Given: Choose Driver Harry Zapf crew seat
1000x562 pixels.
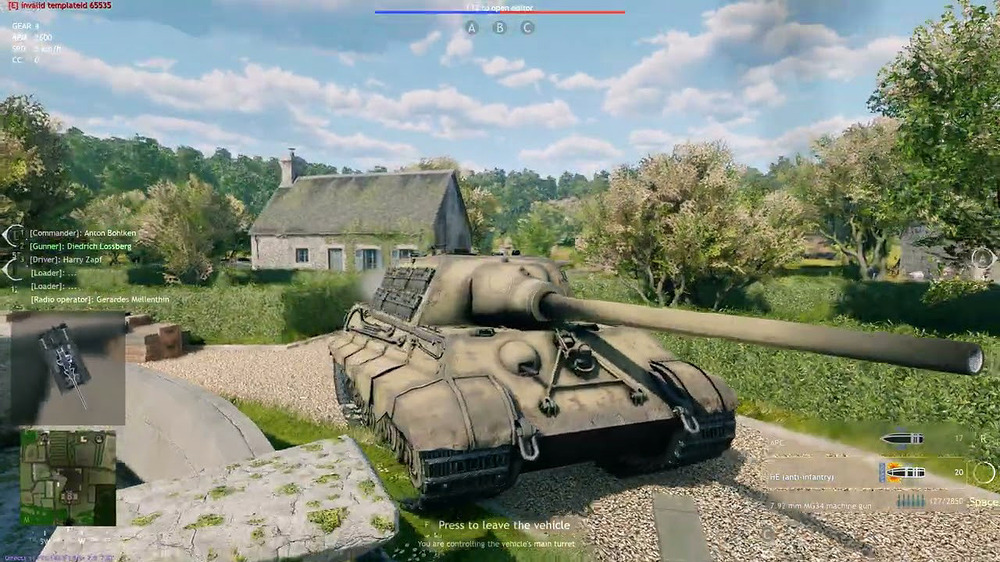Looking at the screenshot, I should (66, 261).
